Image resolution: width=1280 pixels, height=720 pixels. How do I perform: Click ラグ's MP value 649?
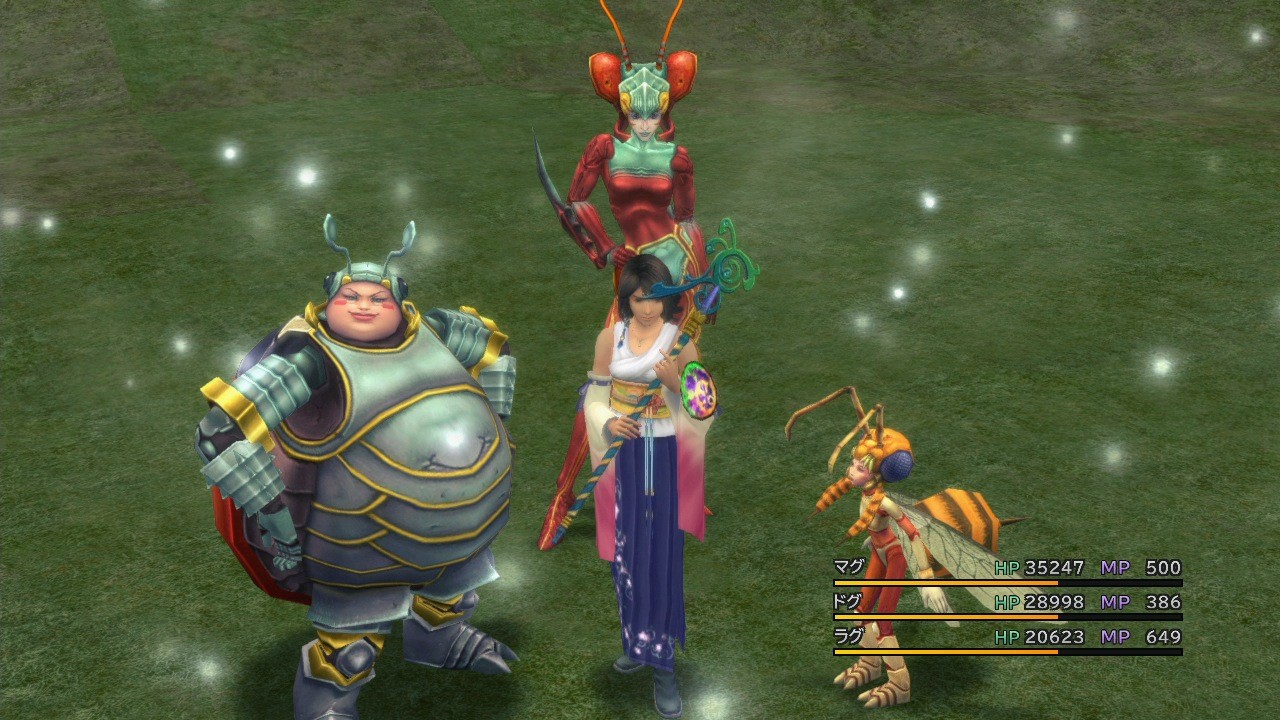pyautogui.click(x=1162, y=636)
